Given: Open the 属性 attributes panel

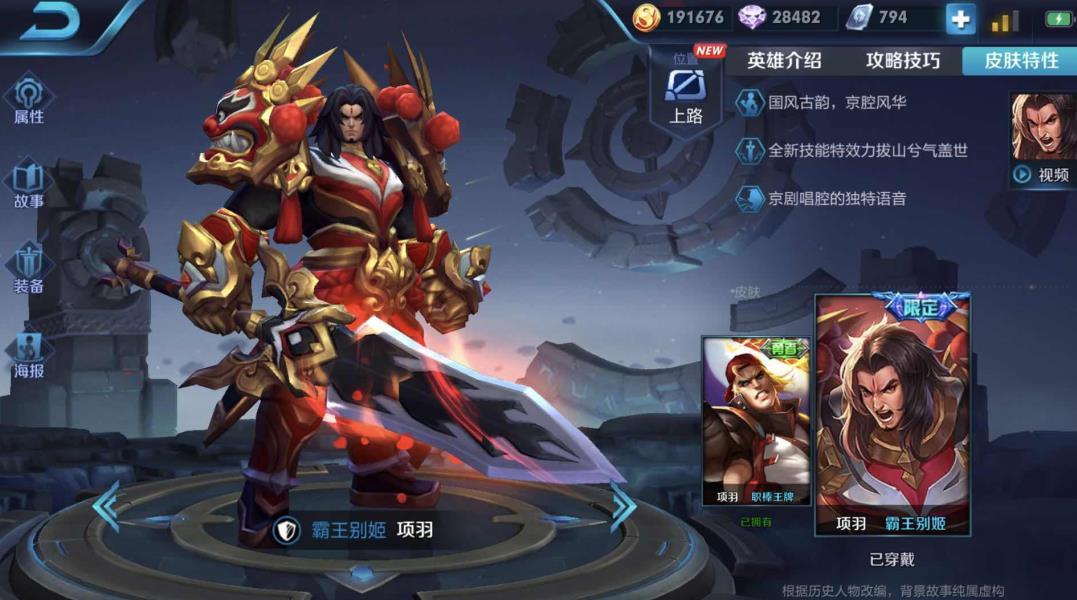Looking at the screenshot, I should [x=29, y=99].
